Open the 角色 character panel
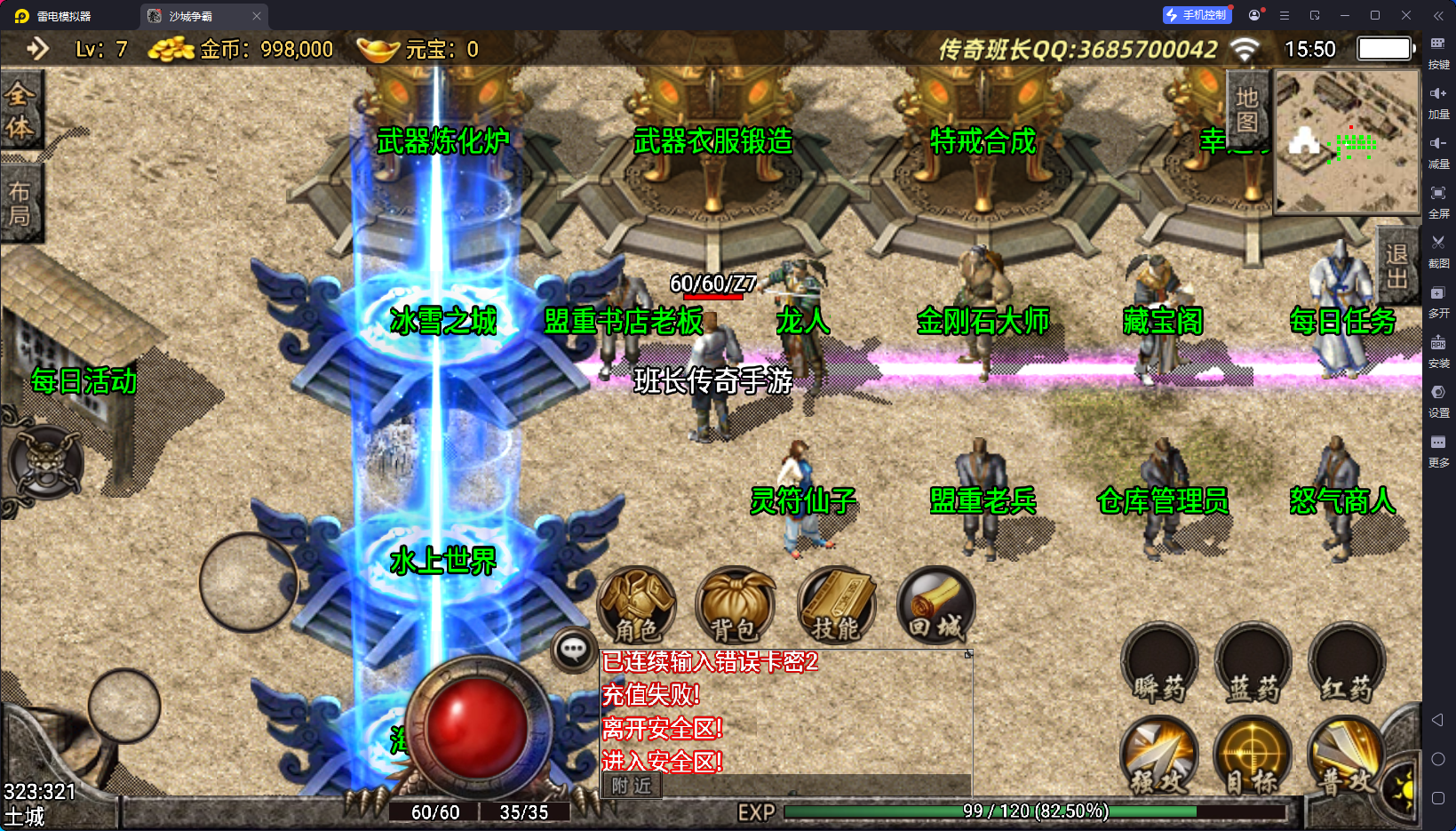The image size is (1456, 831). (x=636, y=606)
